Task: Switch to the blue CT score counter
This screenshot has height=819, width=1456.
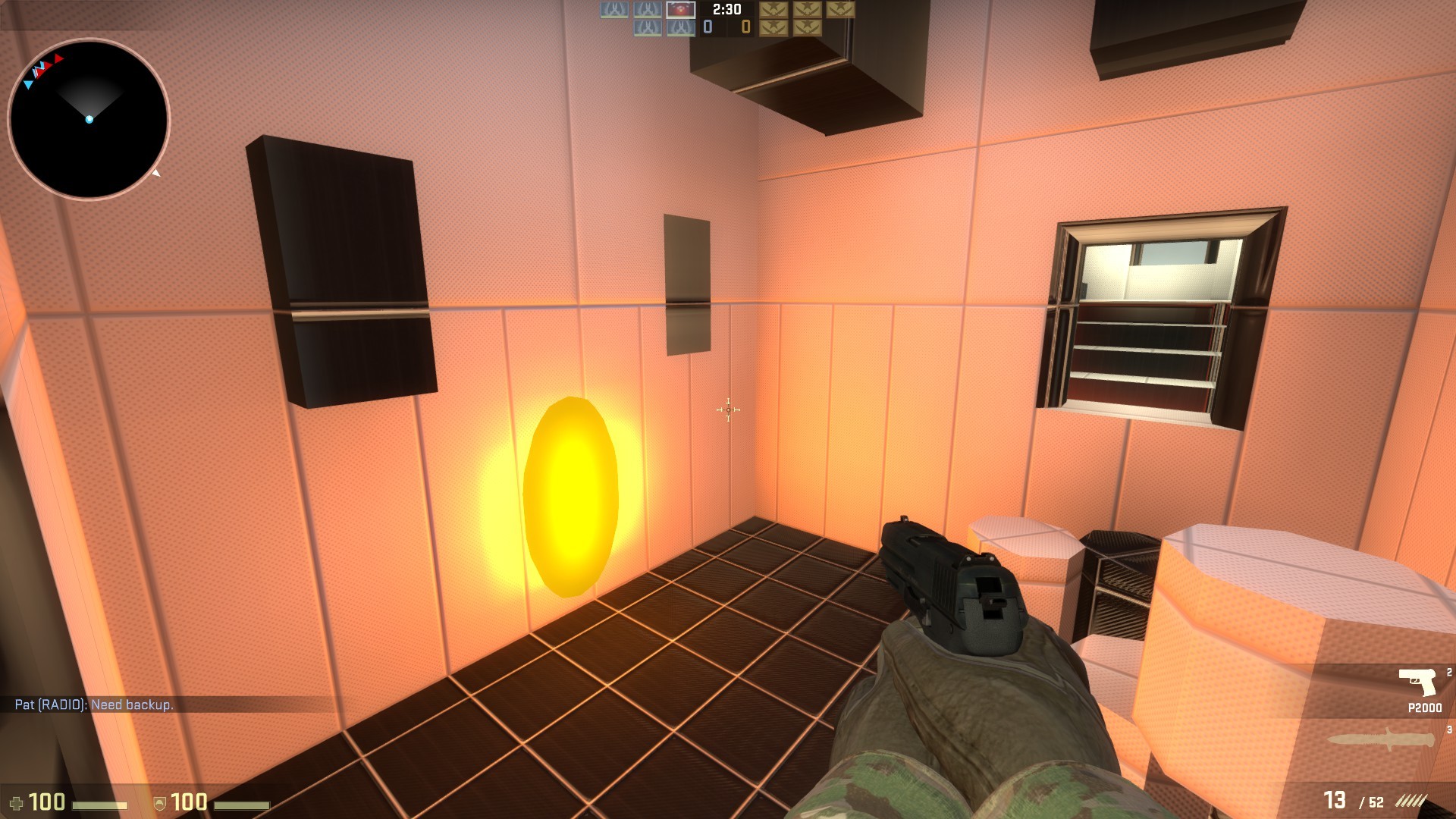Action: (708, 27)
